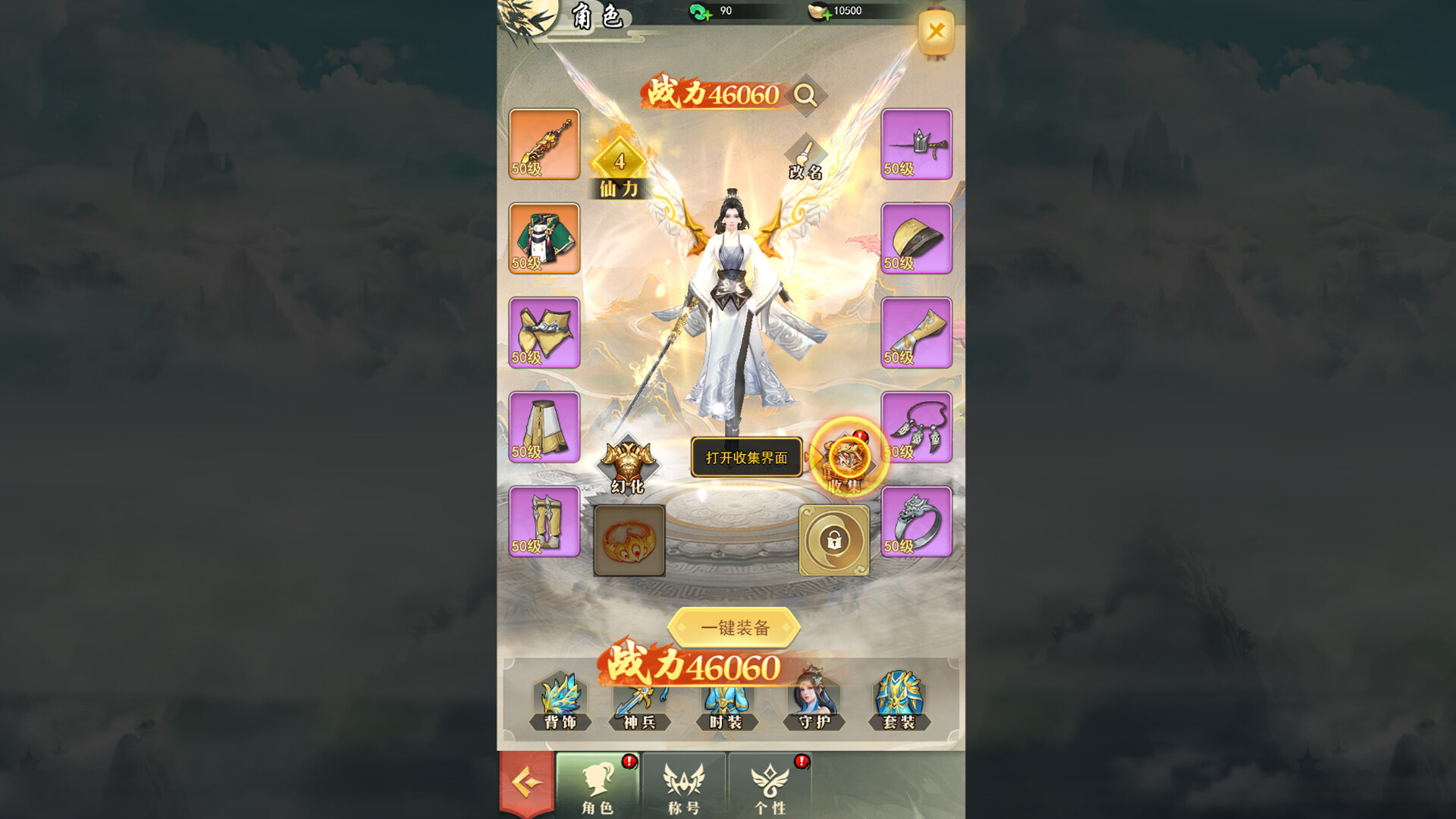Select the 守护 guardian option
Image resolution: width=1456 pixels, height=819 pixels.
813,705
